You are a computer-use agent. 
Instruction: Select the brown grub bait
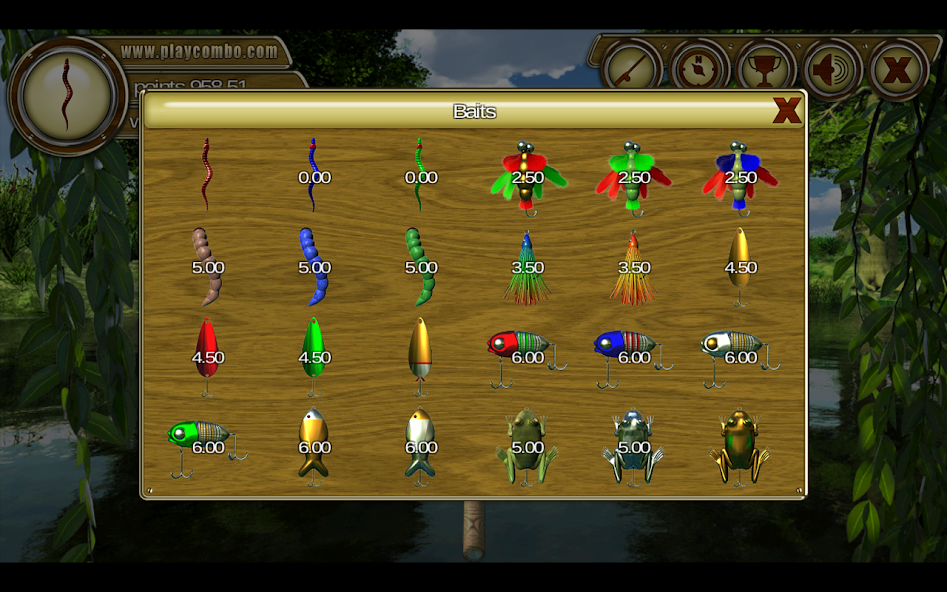[206, 266]
